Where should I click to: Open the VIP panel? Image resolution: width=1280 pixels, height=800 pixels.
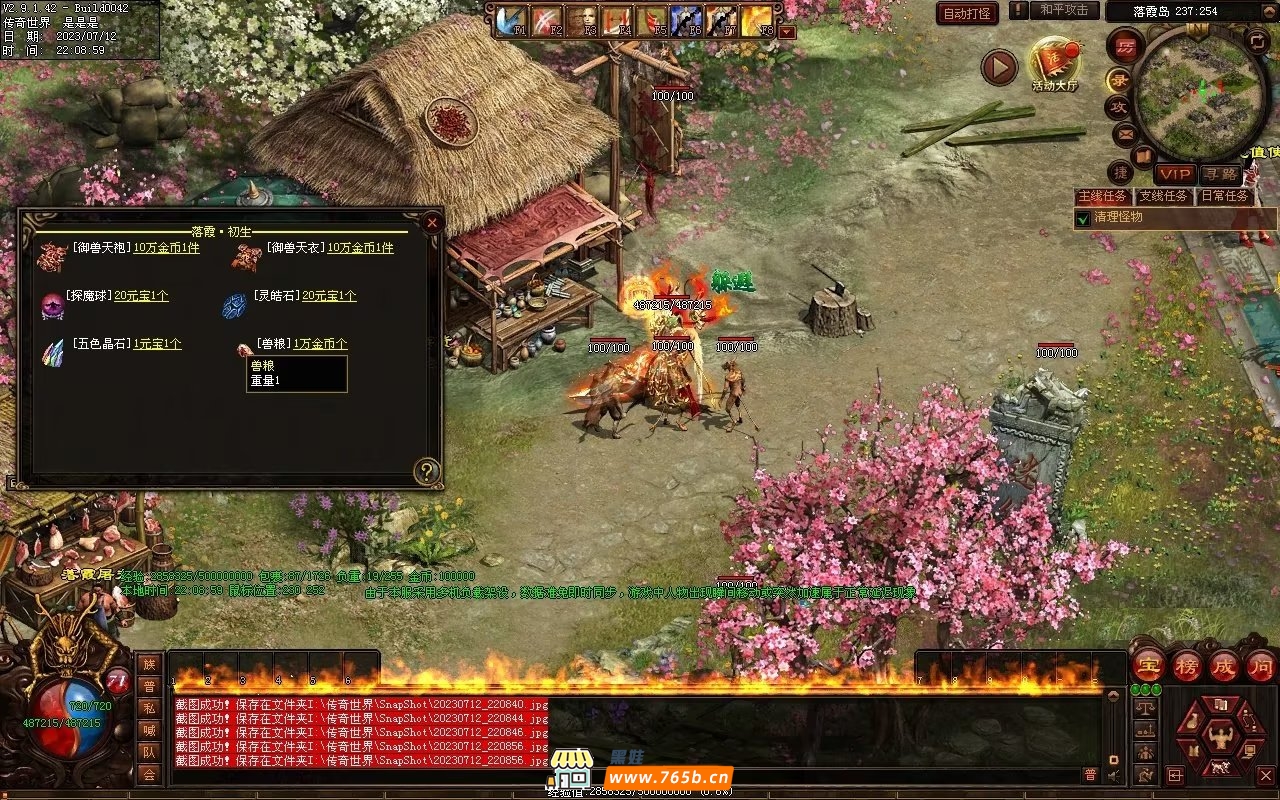1175,174
